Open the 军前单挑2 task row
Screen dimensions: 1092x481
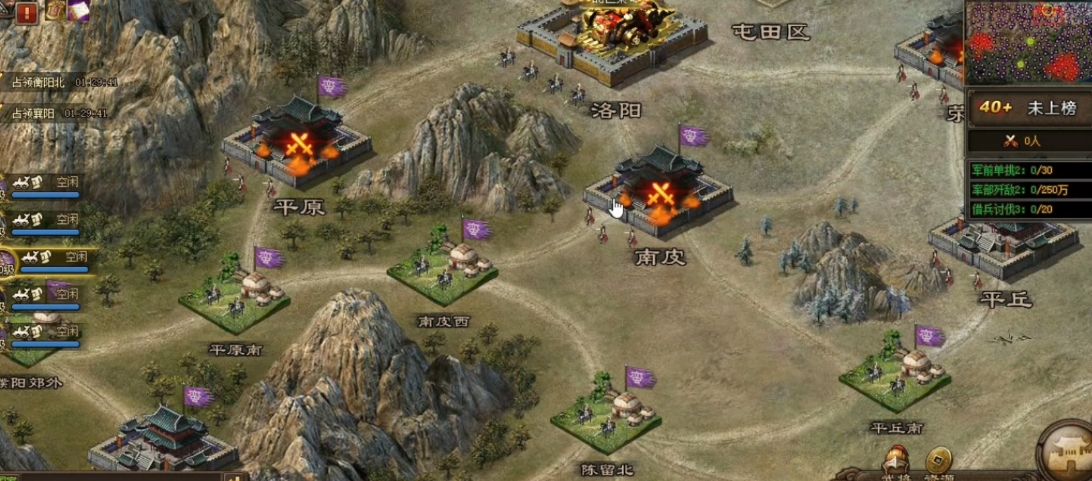1029,170
